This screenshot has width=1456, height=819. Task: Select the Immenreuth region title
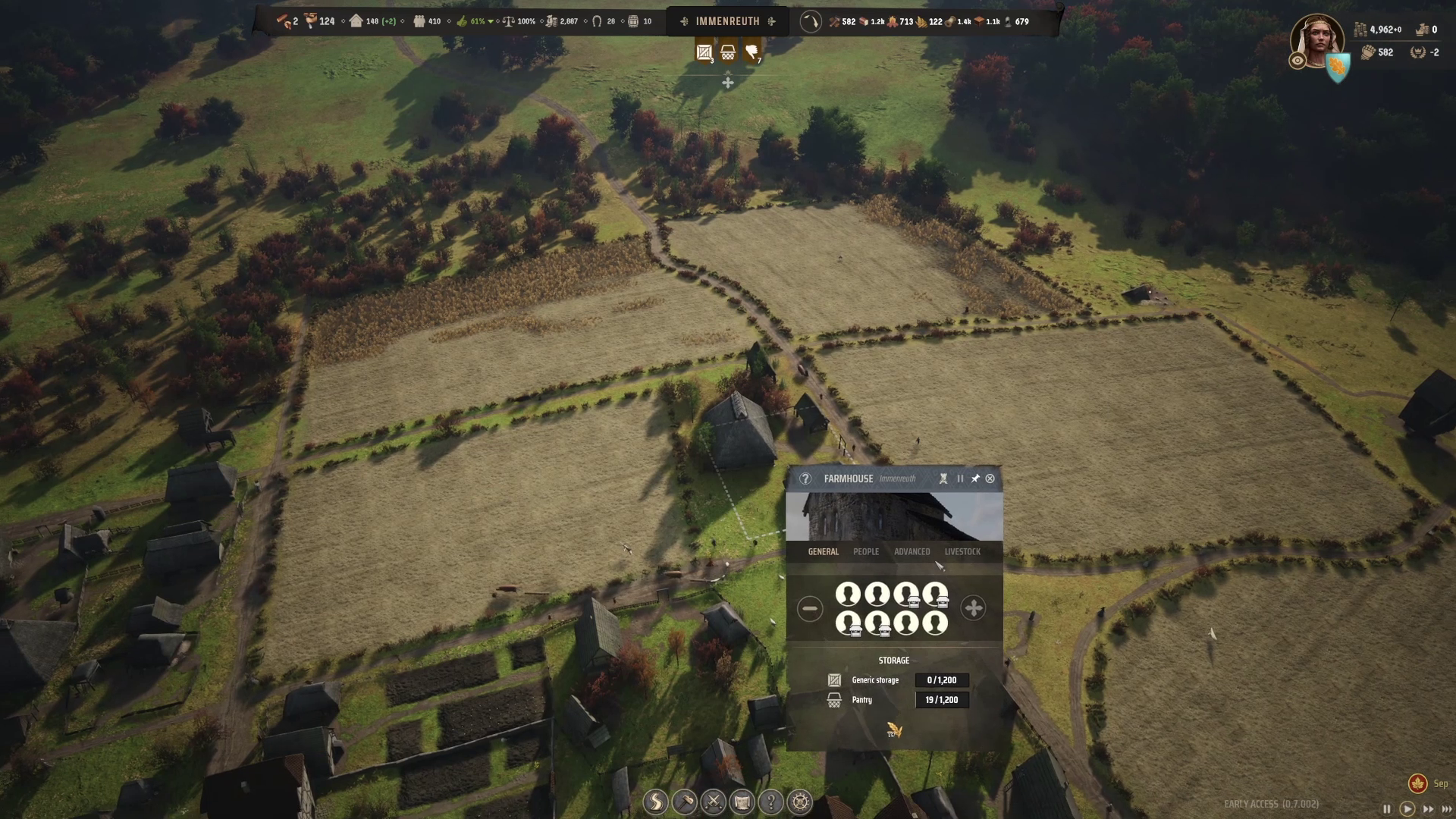coord(727,21)
